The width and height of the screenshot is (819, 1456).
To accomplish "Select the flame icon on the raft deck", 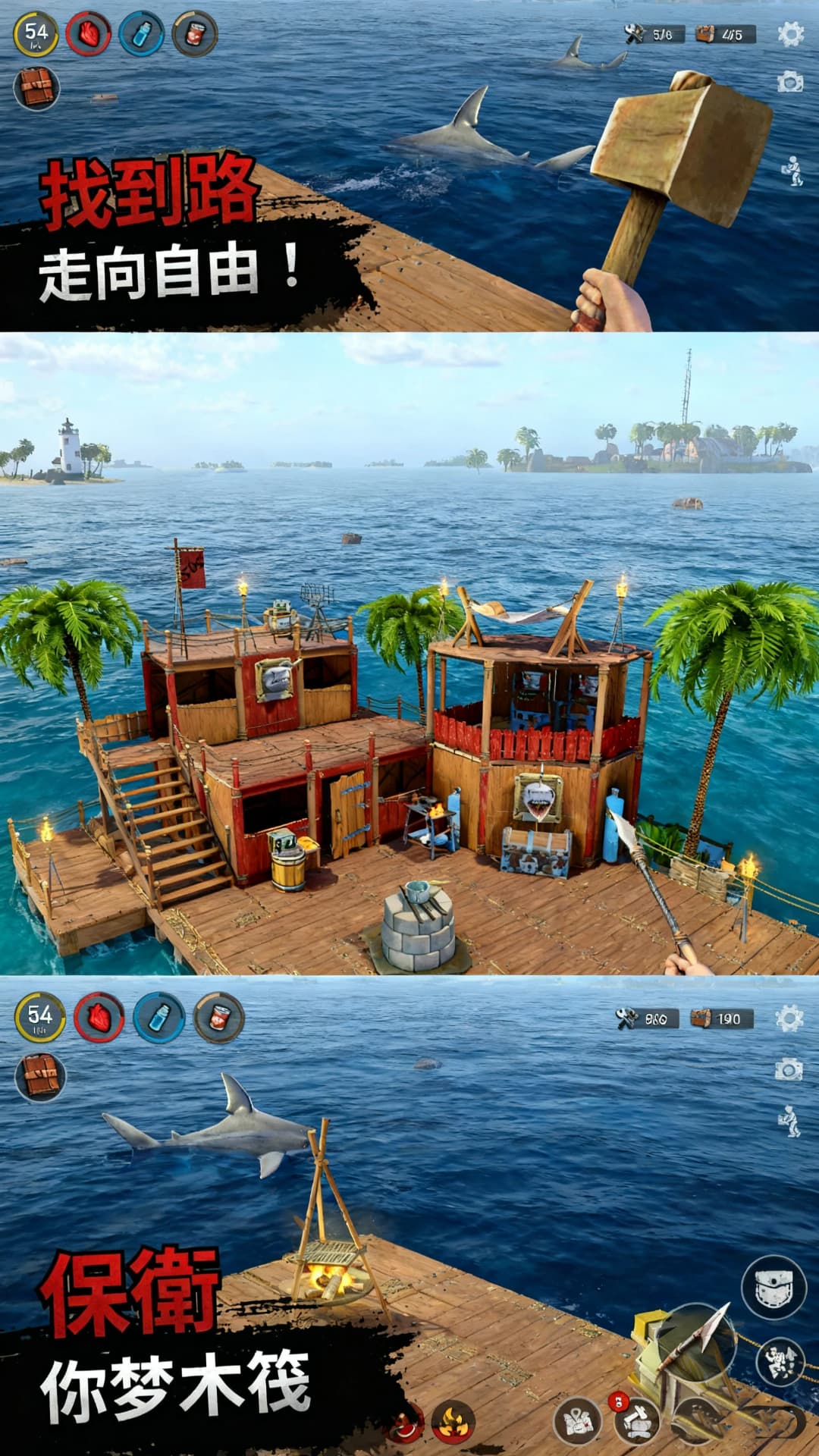I will 453,1420.
